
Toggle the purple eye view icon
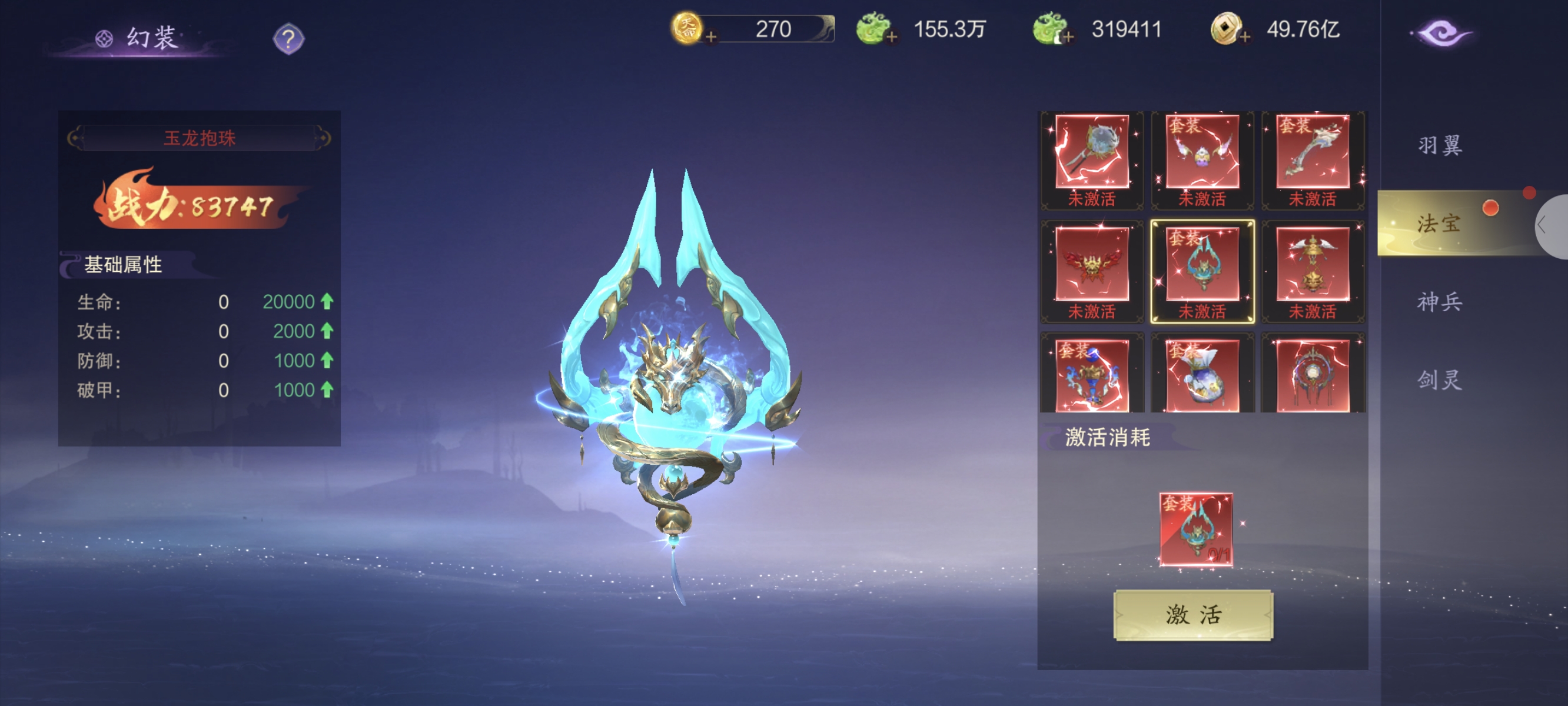coord(1441,34)
